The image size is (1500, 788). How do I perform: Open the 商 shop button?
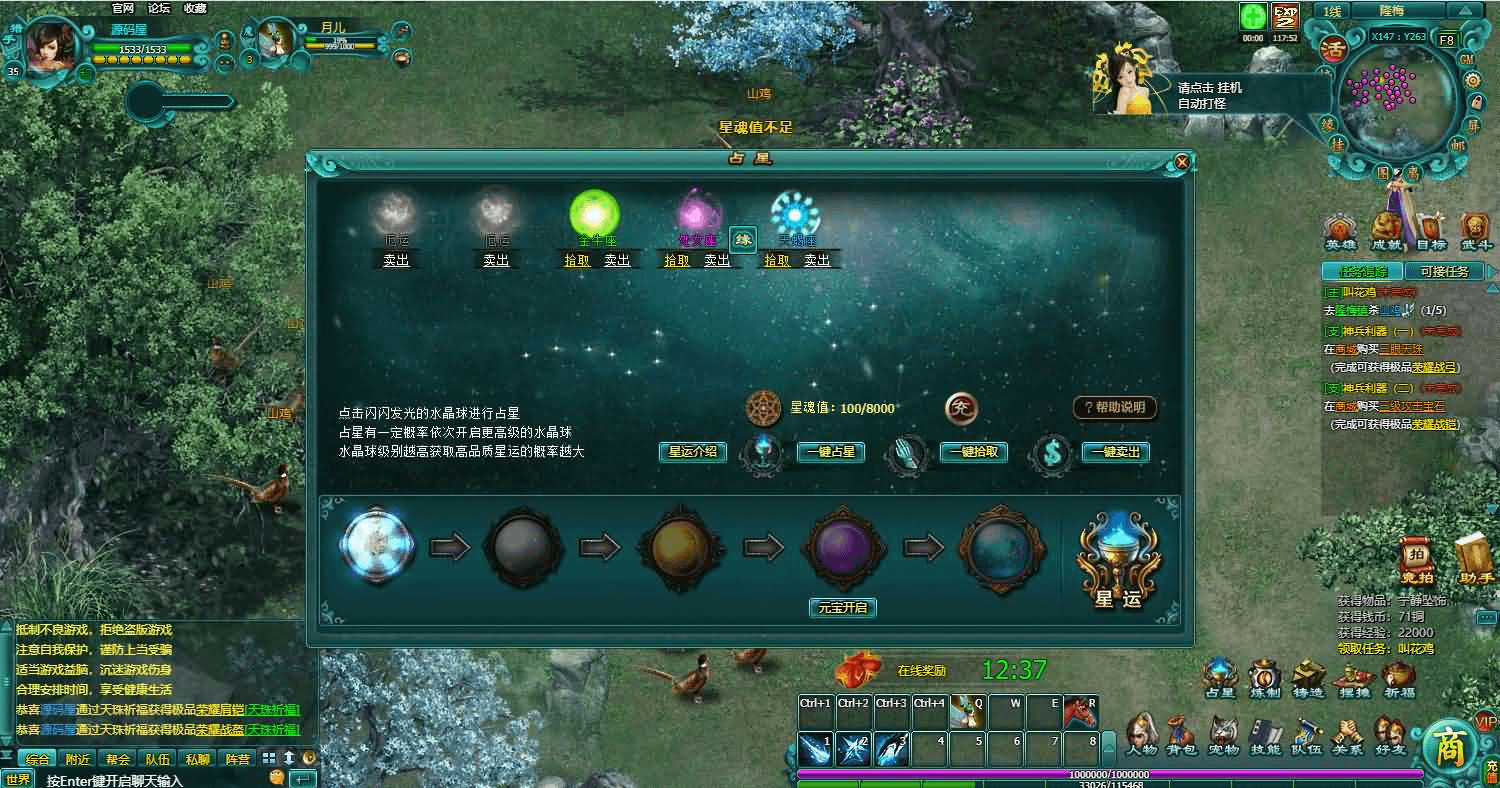1450,747
